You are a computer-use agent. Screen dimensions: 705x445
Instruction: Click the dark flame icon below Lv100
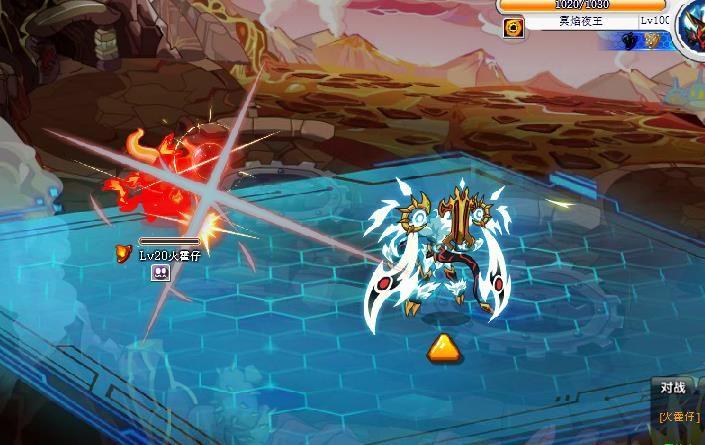click(x=629, y=42)
